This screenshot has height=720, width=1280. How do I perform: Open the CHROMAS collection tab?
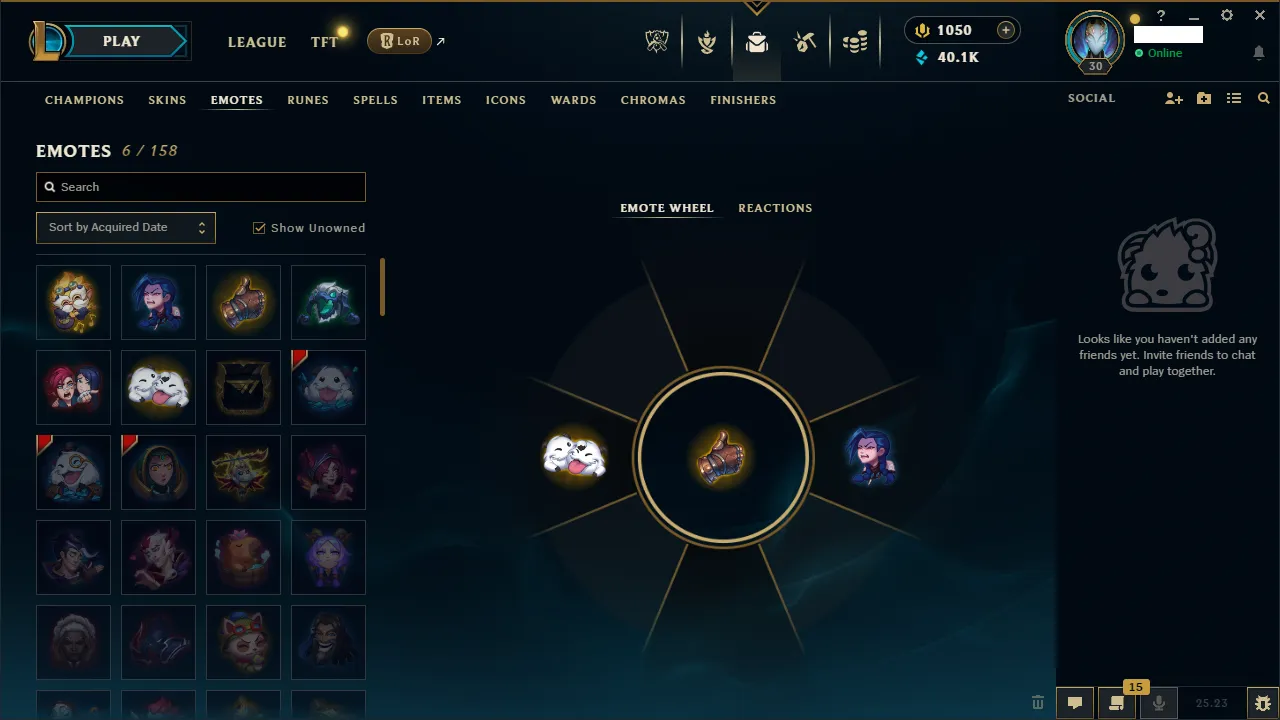tap(653, 100)
